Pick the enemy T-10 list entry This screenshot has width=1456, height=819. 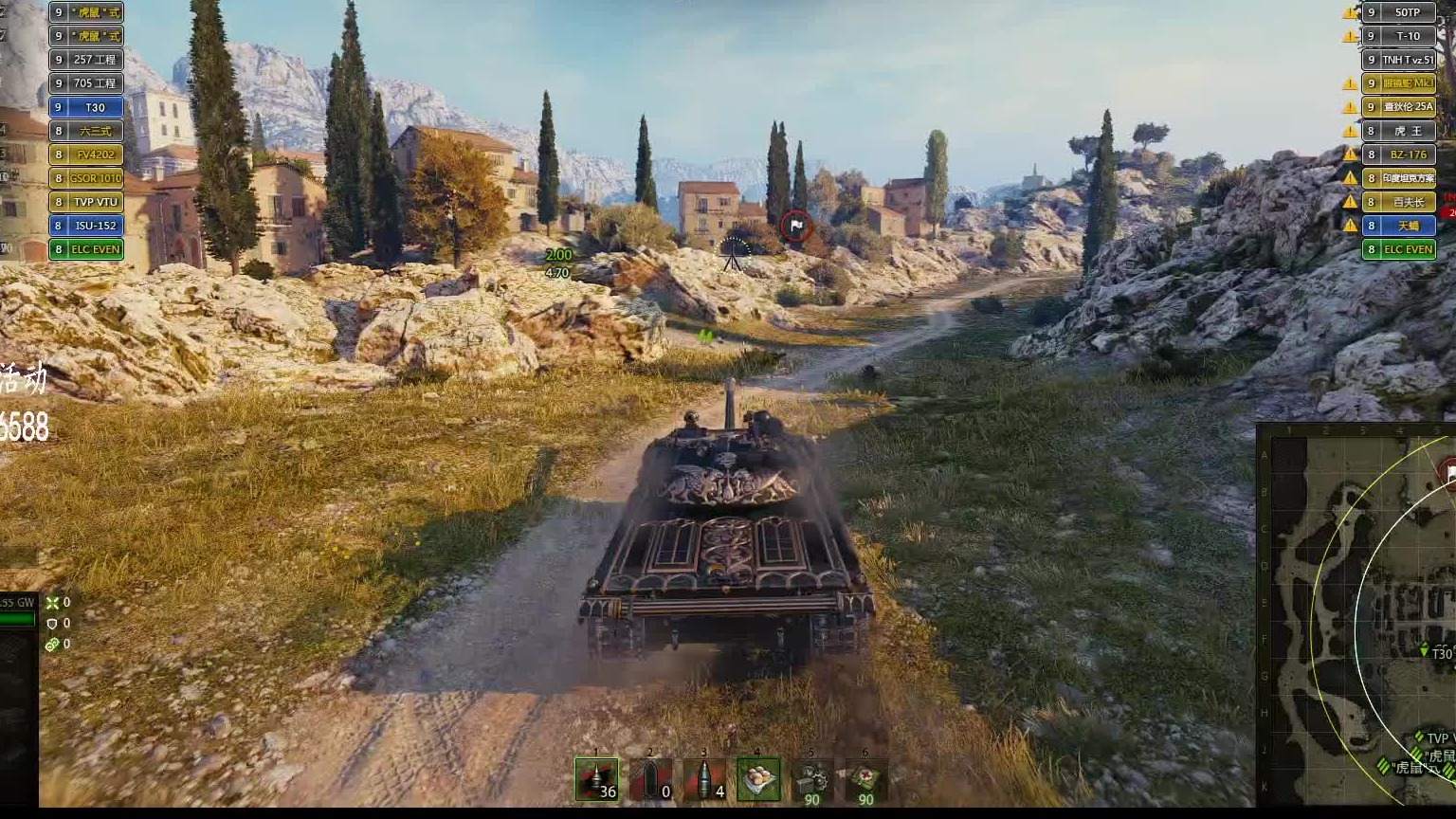pos(1399,36)
